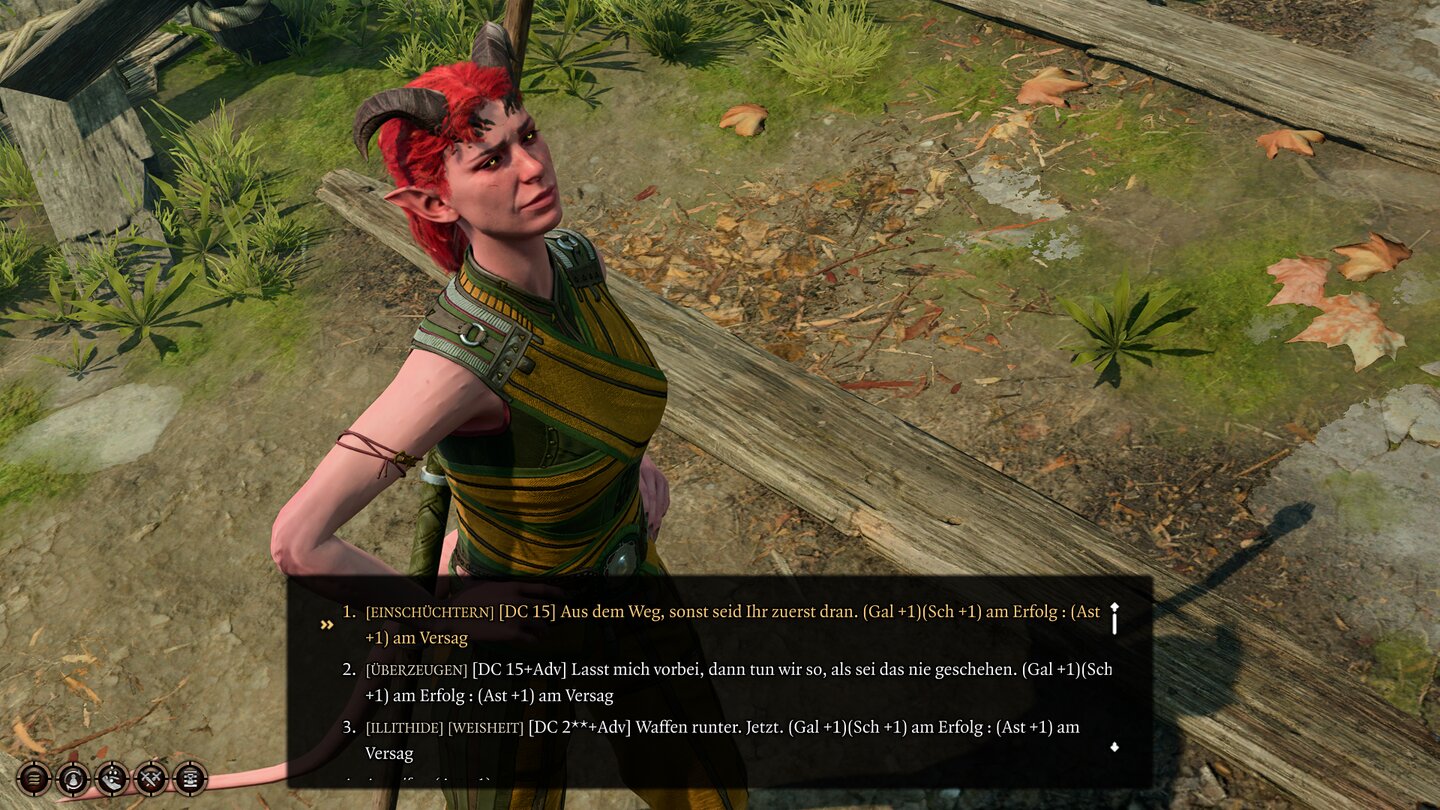Click the hourglass icon button

click(x=189, y=777)
